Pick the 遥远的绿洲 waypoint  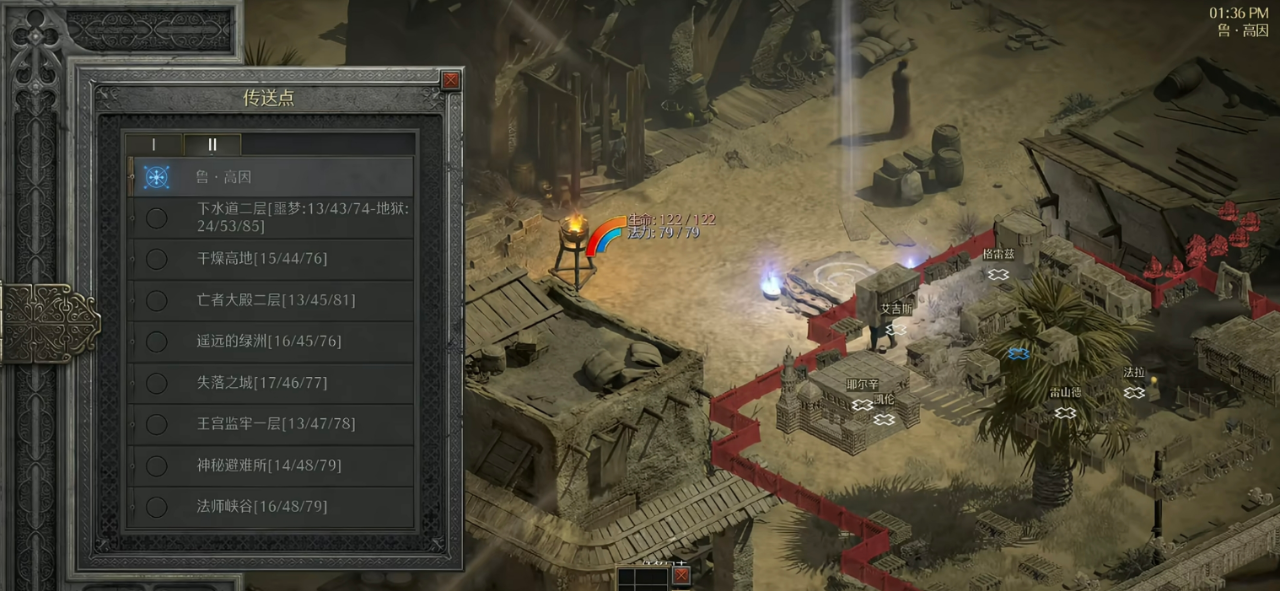click(270, 341)
